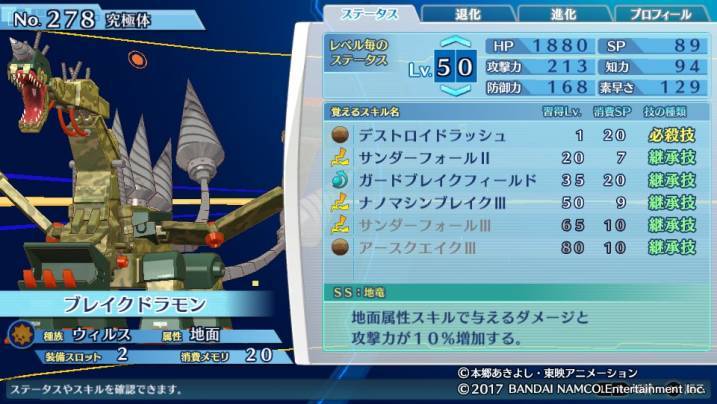Select the デストロイドラッシュ skill row
The width and height of the screenshot is (717, 404).
(514, 135)
